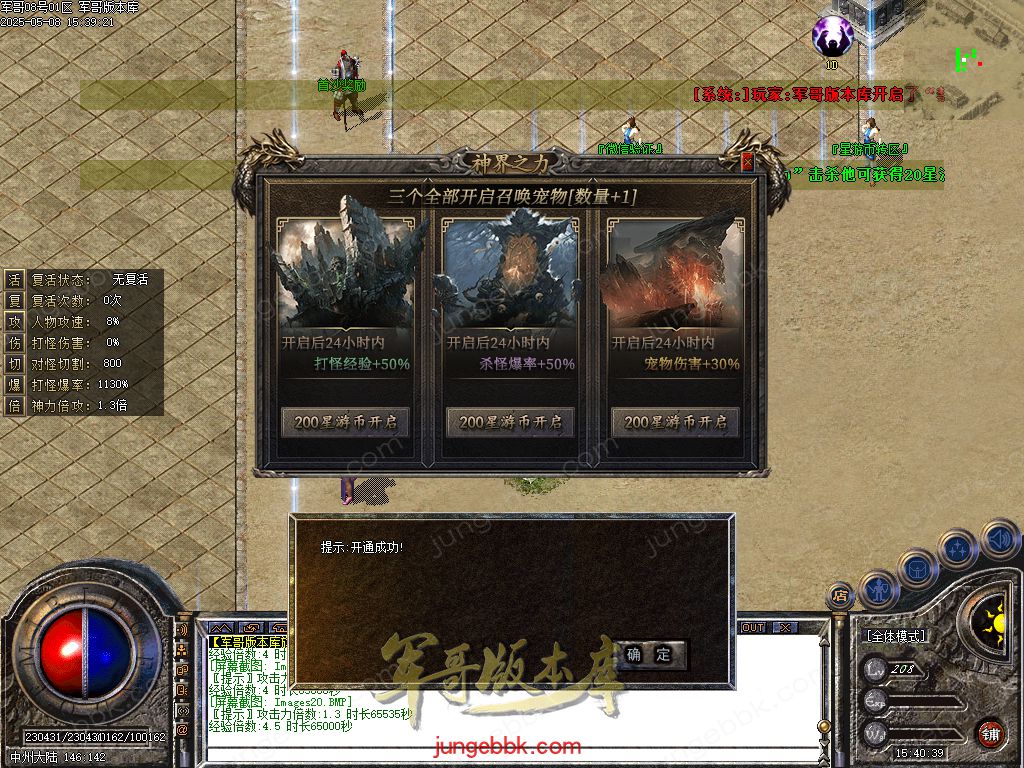Click the X button above chat
Image resolution: width=1024 pixels, height=768 pixels.
[x=785, y=628]
